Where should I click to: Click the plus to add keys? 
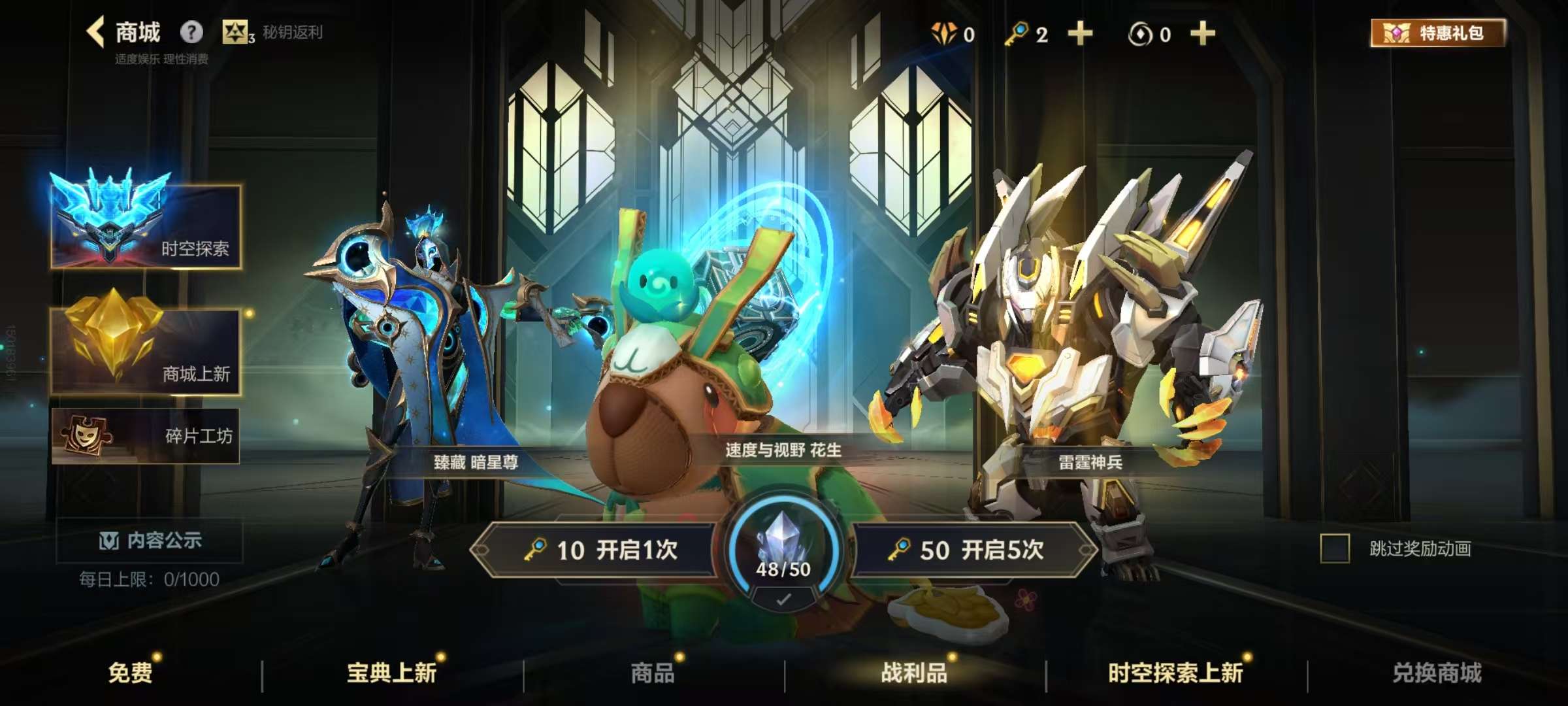pos(1081,33)
